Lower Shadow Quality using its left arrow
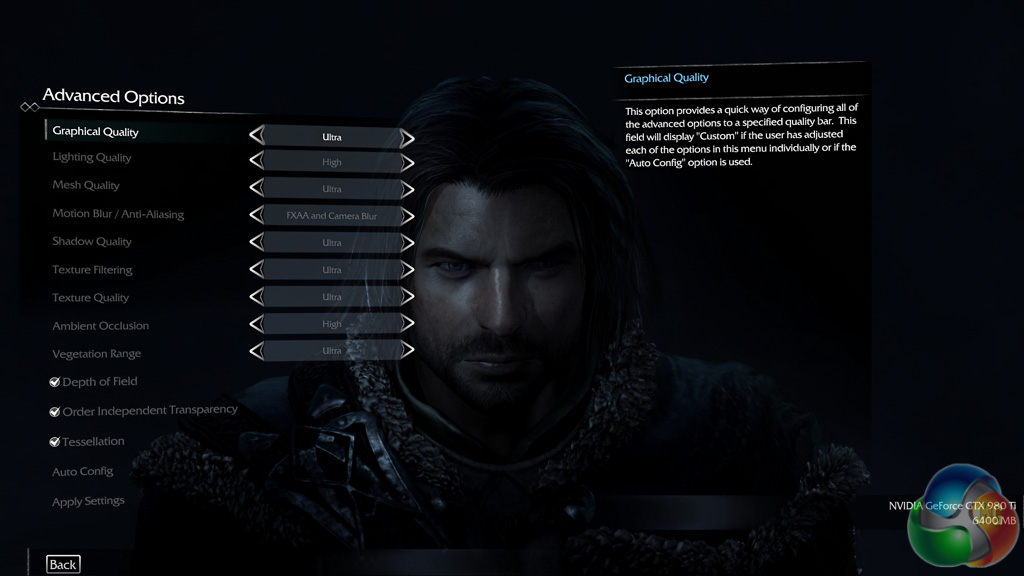The width and height of the screenshot is (1024, 576). [257, 243]
